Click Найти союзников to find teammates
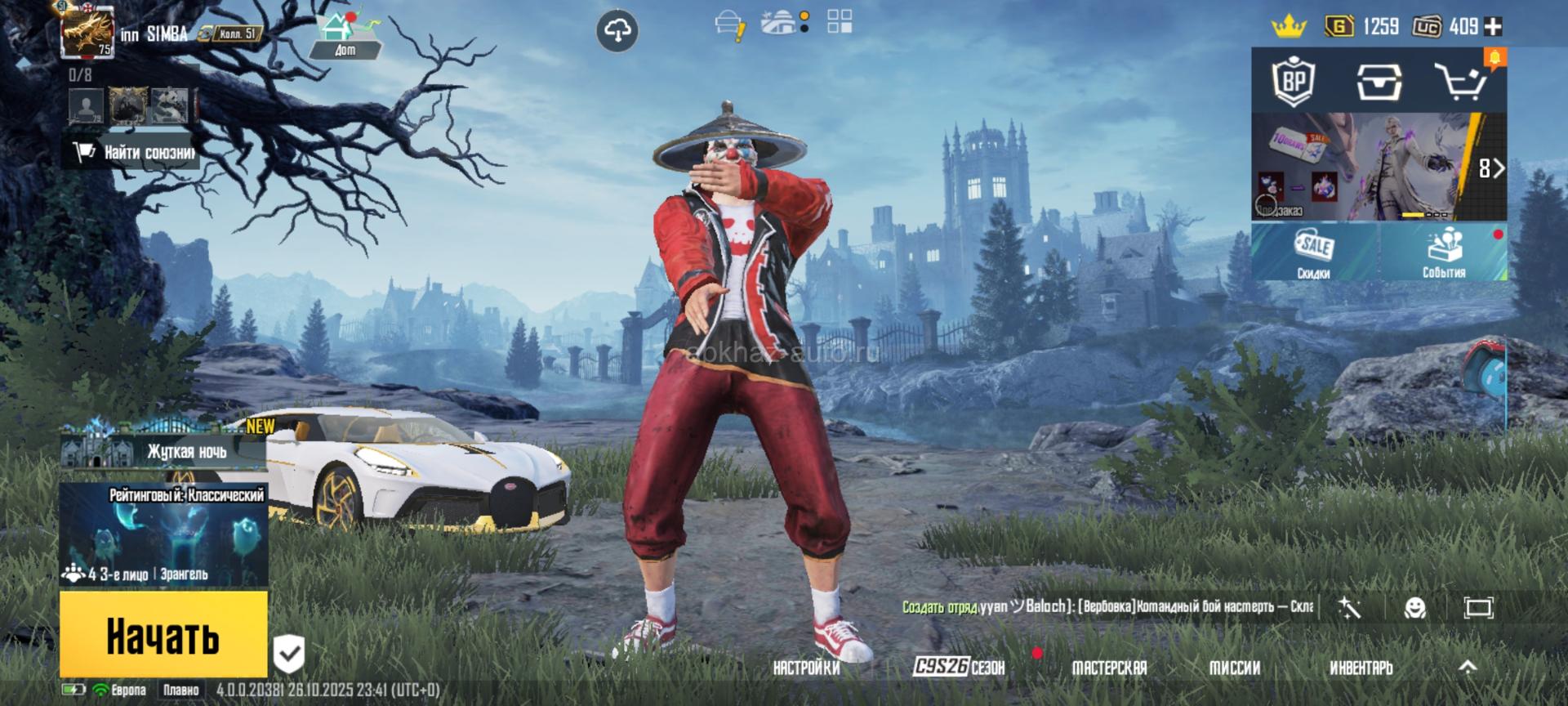The width and height of the screenshot is (1568, 706). pyautogui.click(x=135, y=152)
